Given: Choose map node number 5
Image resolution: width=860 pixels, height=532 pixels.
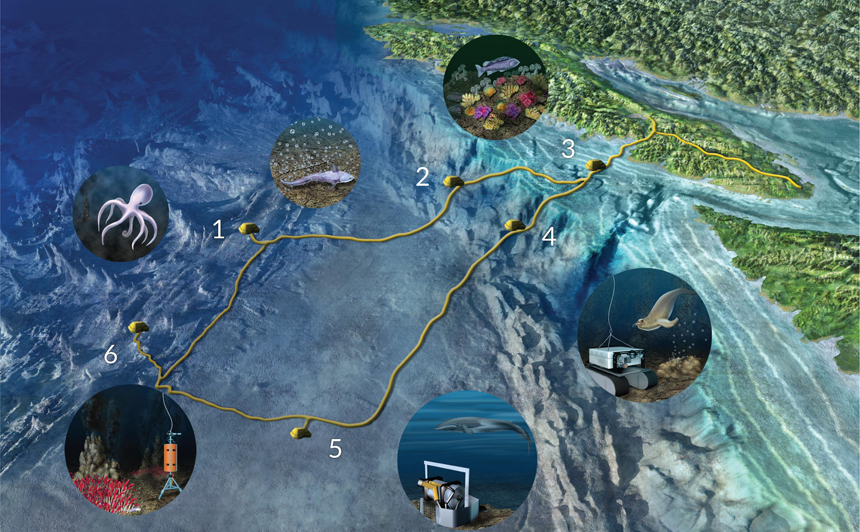Looking at the screenshot, I should click(300, 432).
